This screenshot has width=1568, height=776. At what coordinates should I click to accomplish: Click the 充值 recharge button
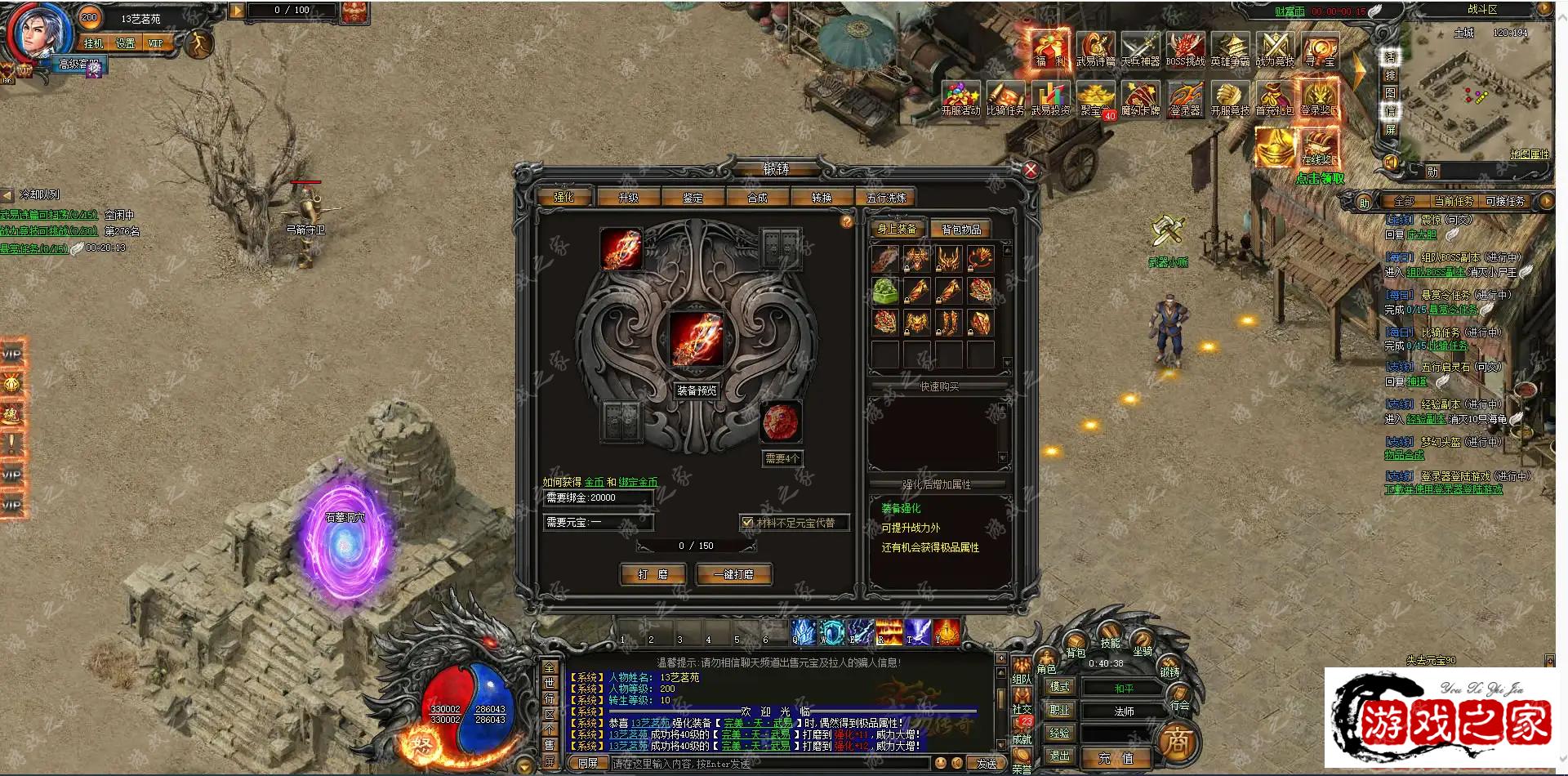[x=1115, y=758]
